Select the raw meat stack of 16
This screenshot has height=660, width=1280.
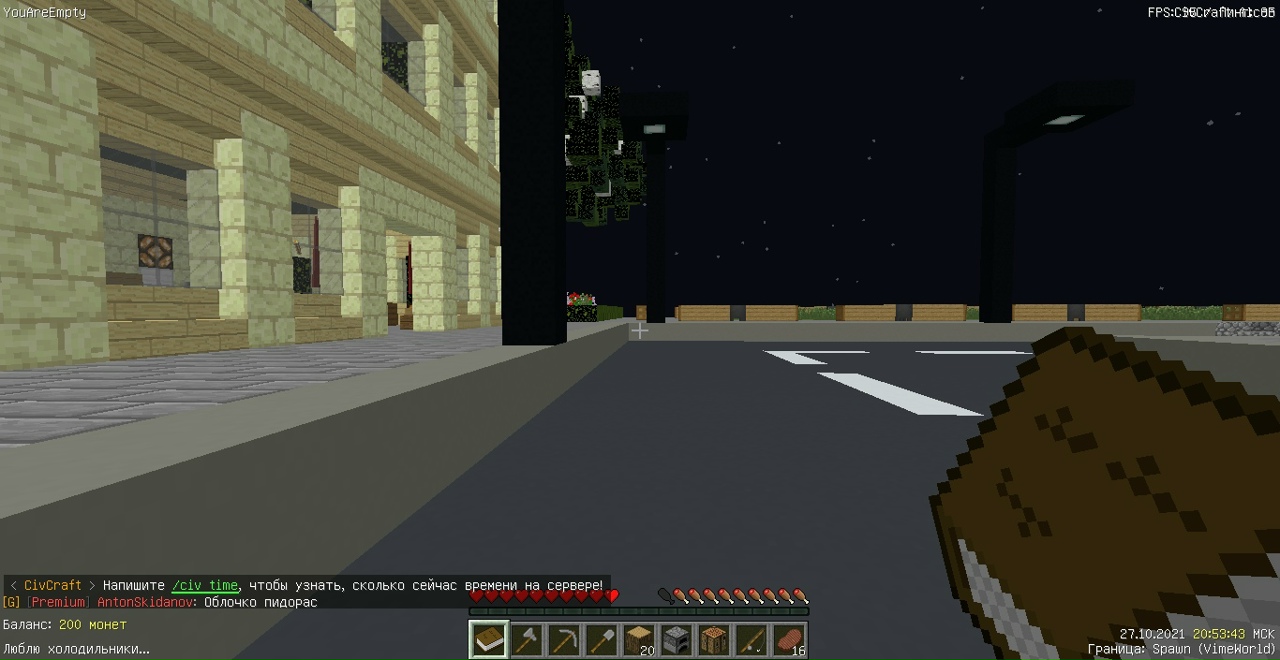789,640
